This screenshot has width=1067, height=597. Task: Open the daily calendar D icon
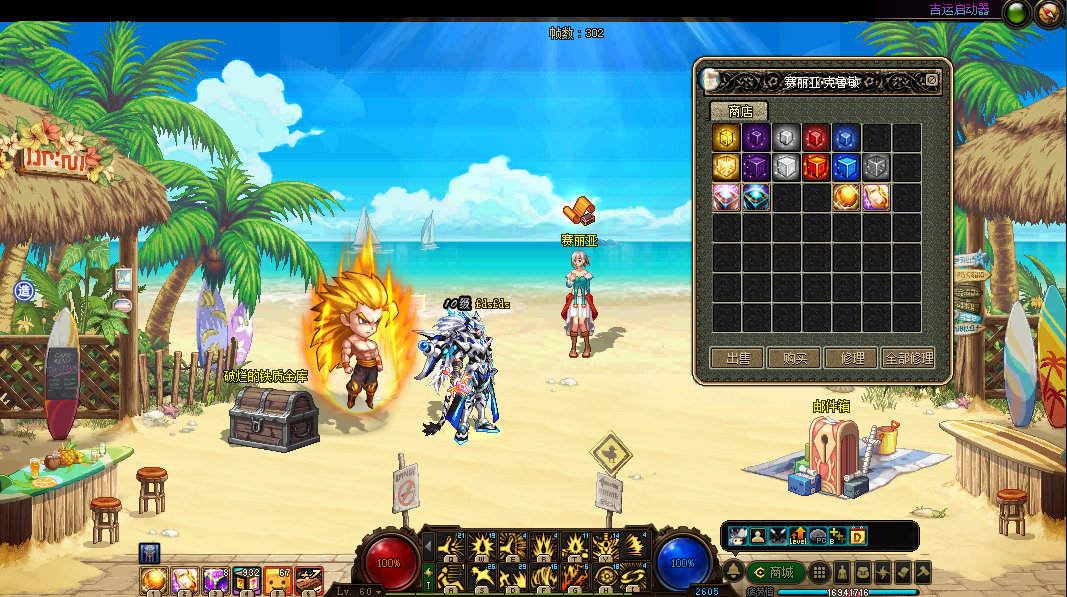[x=857, y=536]
